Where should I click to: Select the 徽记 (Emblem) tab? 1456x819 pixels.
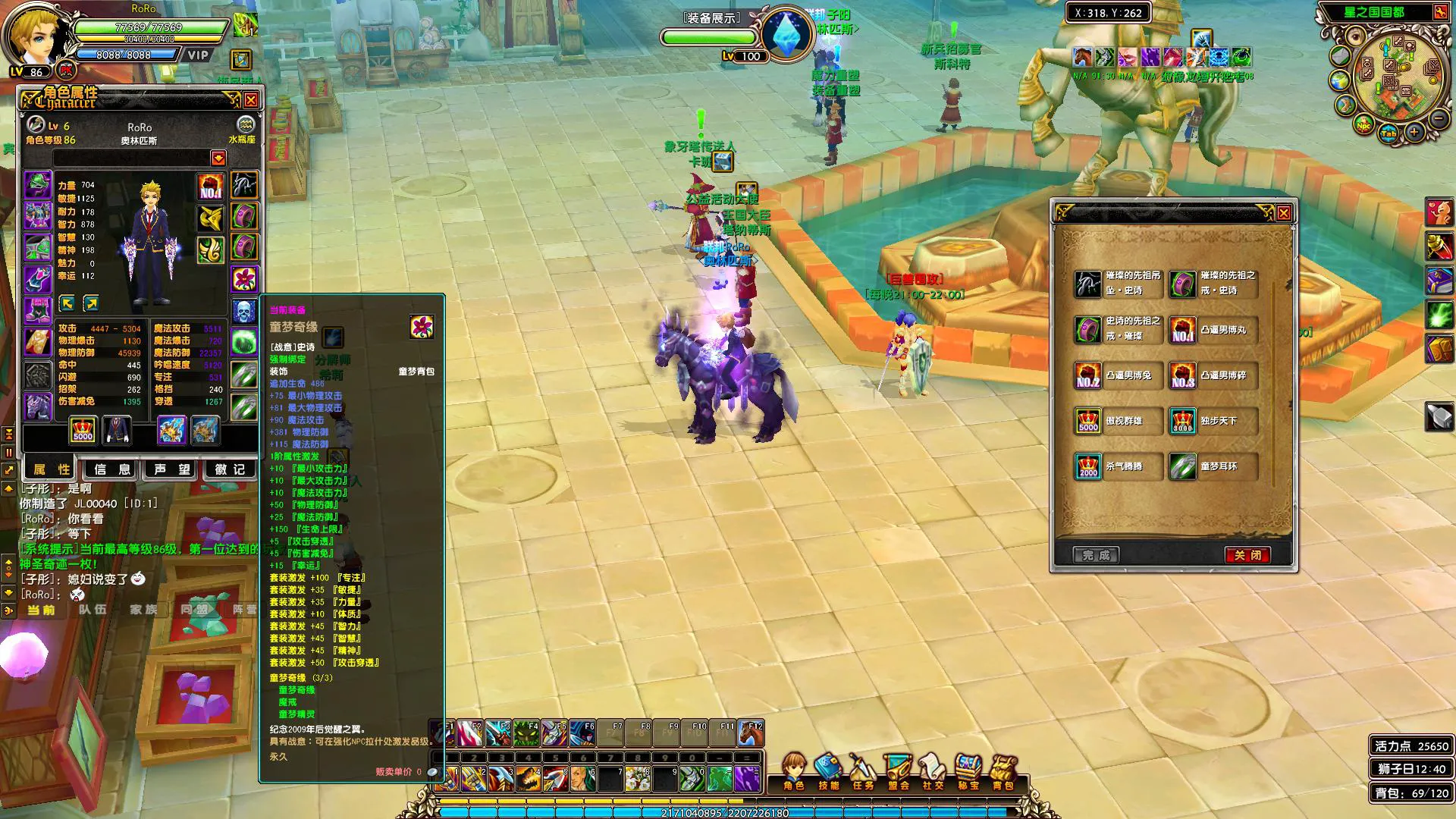(231, 469)
